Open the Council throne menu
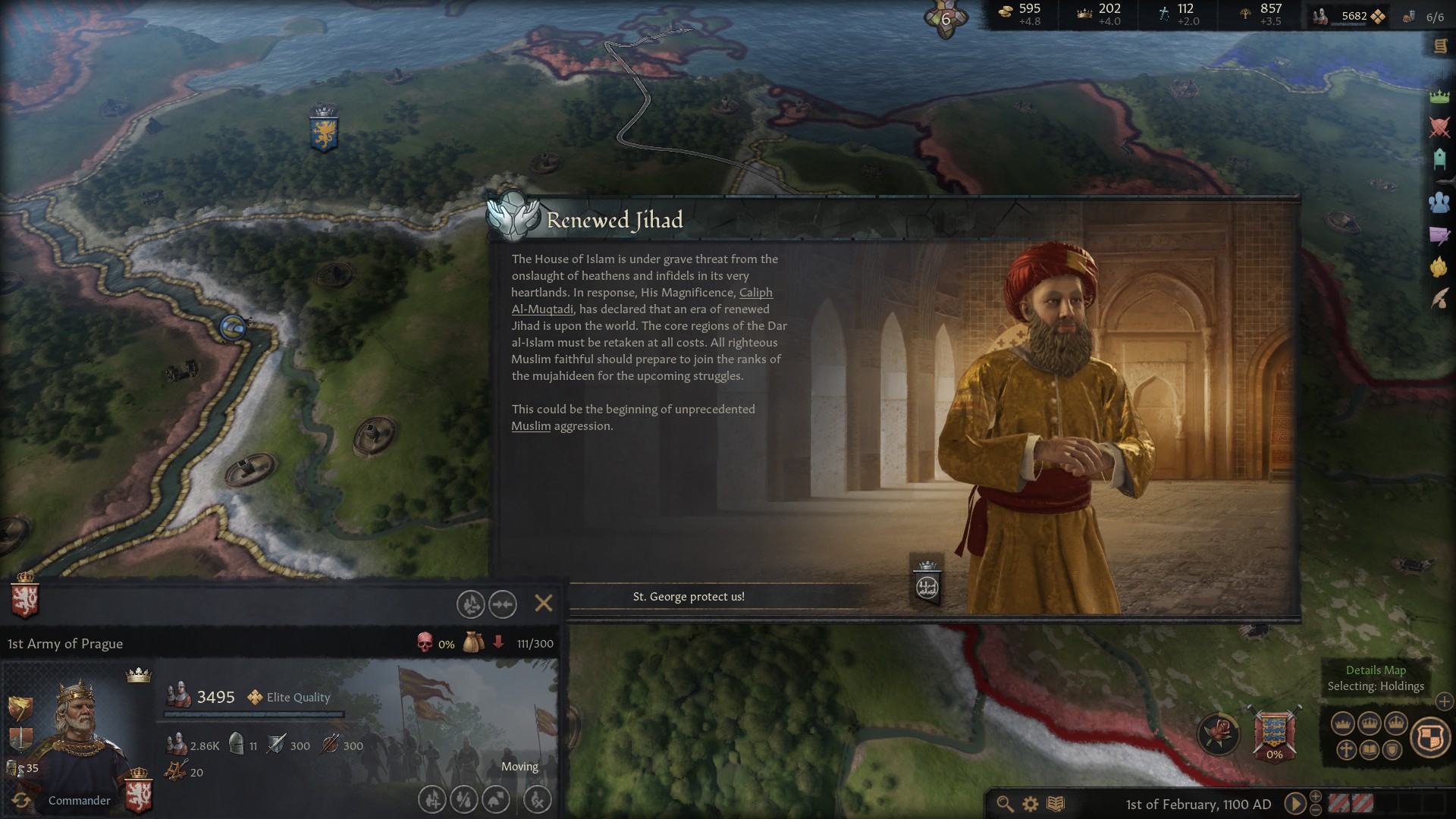The image size is (1456, 819). point(1439,158)
